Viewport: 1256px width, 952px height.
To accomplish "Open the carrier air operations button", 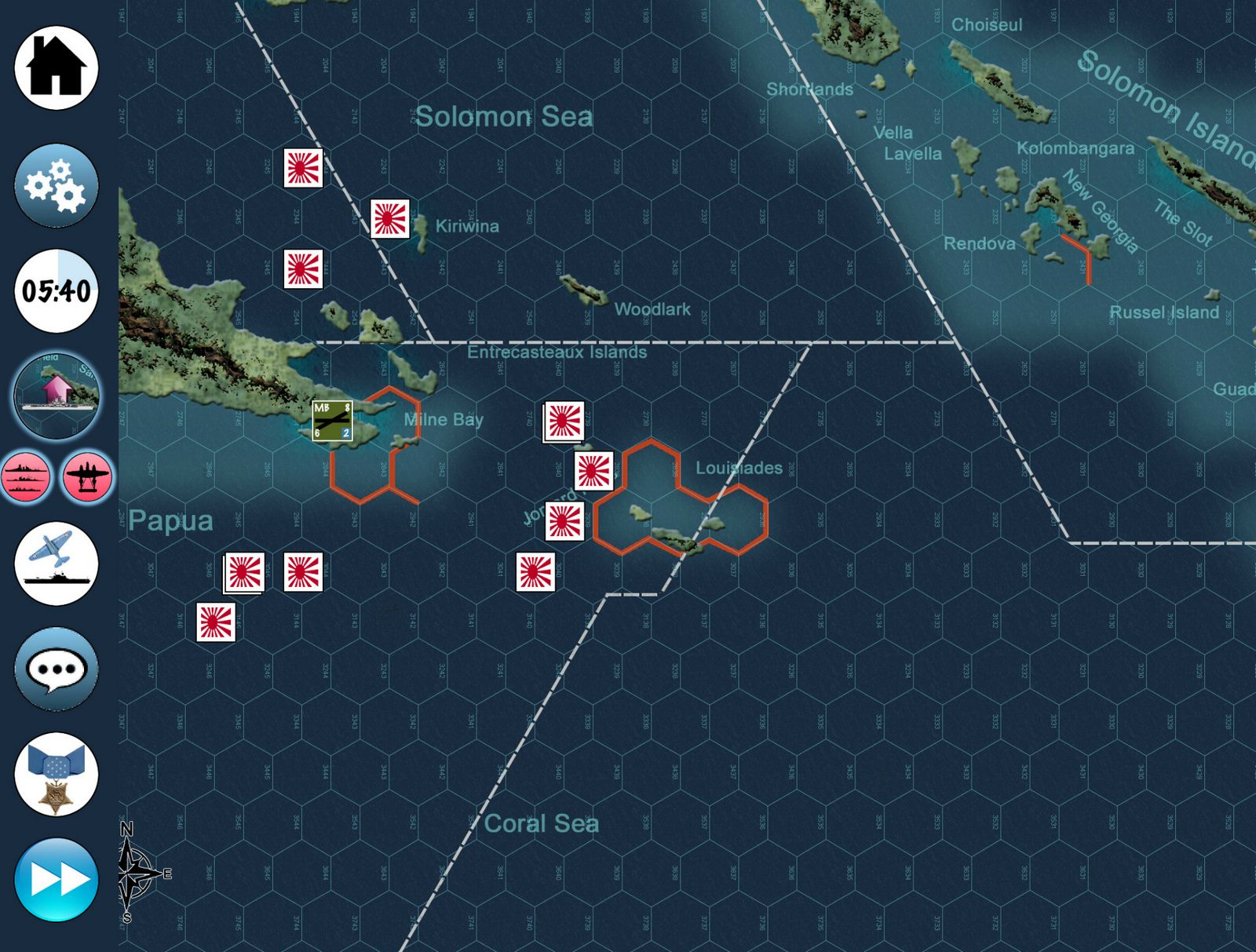I will (x=56, y=564).
